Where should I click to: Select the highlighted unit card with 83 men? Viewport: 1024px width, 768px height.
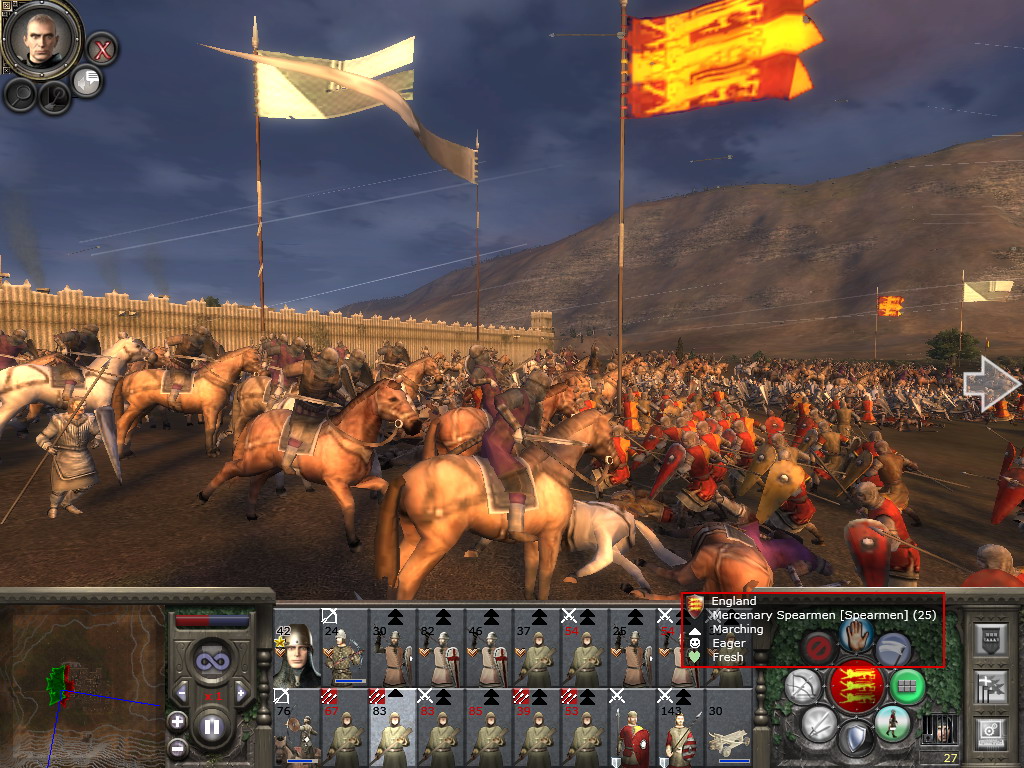[393, 727]
